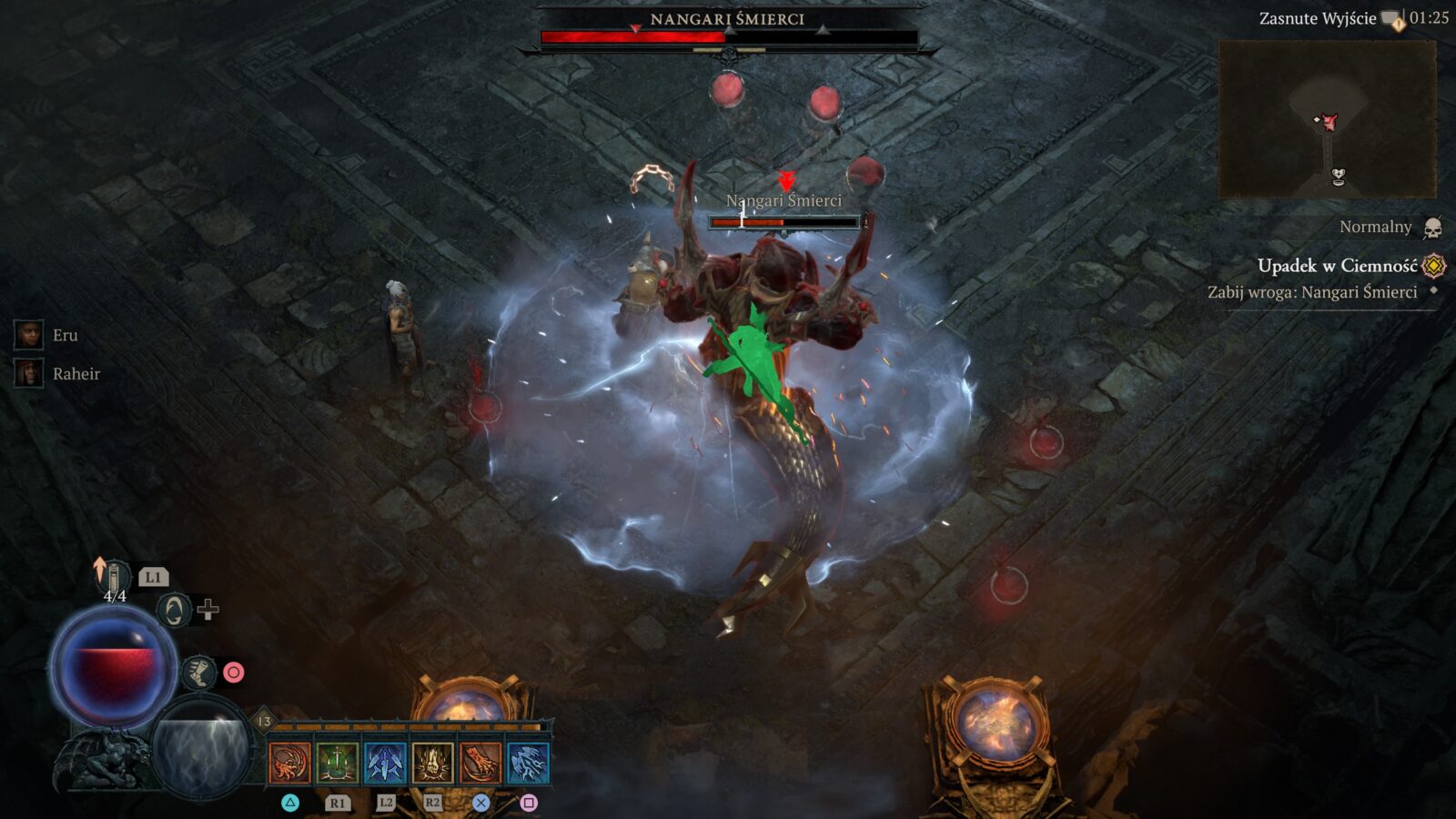The image size is (1456, 819).
Task: Click the skull icon beside Normalny
Action: coord(1434,227)
